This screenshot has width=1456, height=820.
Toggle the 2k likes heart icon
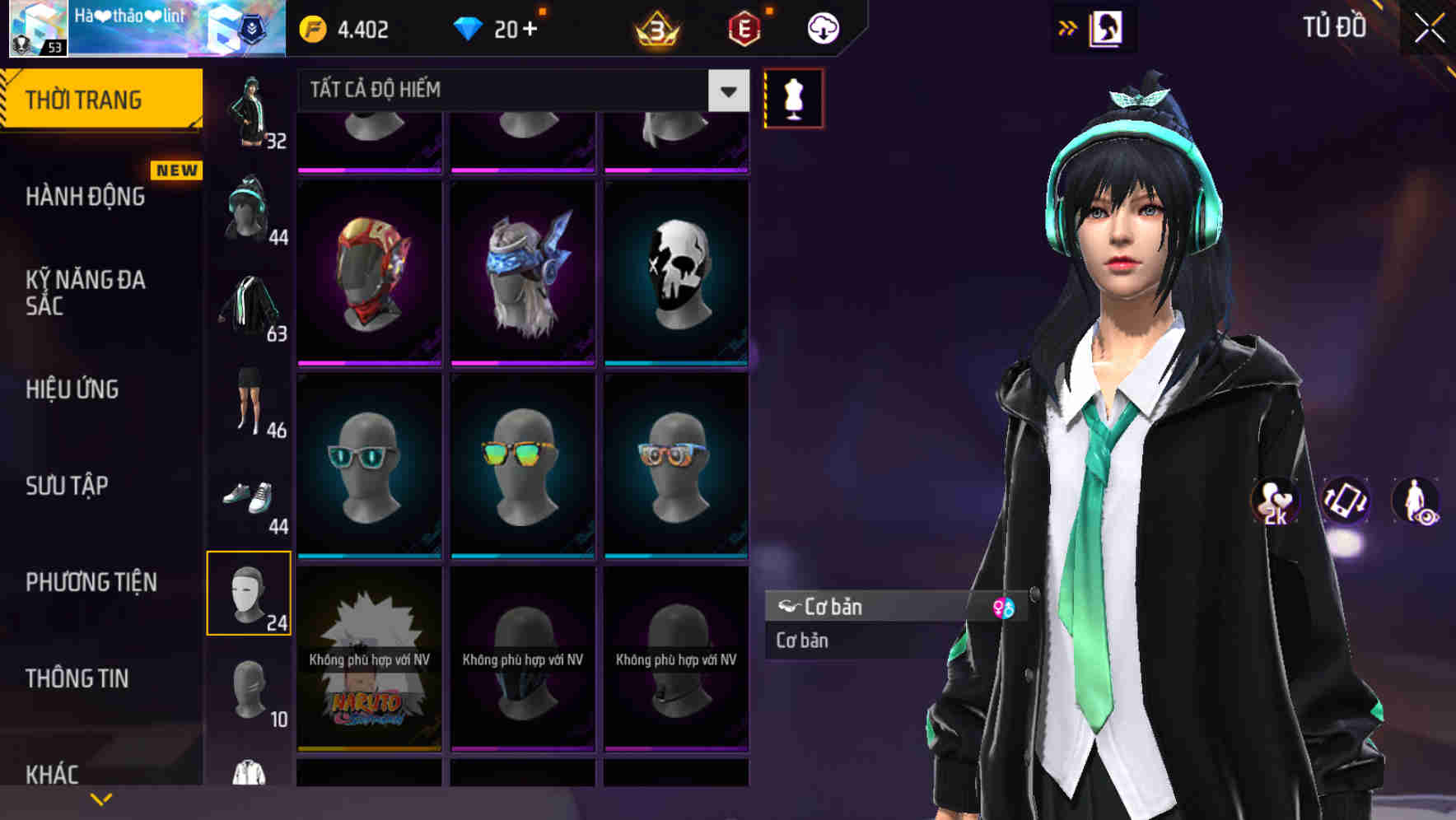tap(1276, 501)
